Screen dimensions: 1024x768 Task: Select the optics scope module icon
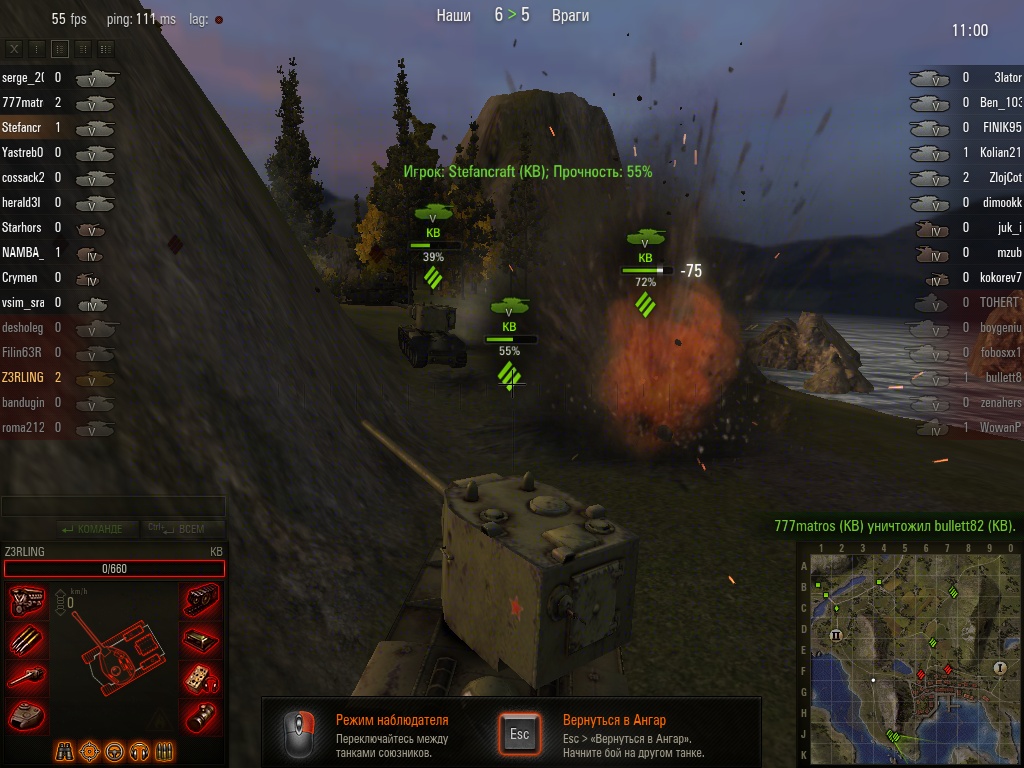(x=202, y=715)
